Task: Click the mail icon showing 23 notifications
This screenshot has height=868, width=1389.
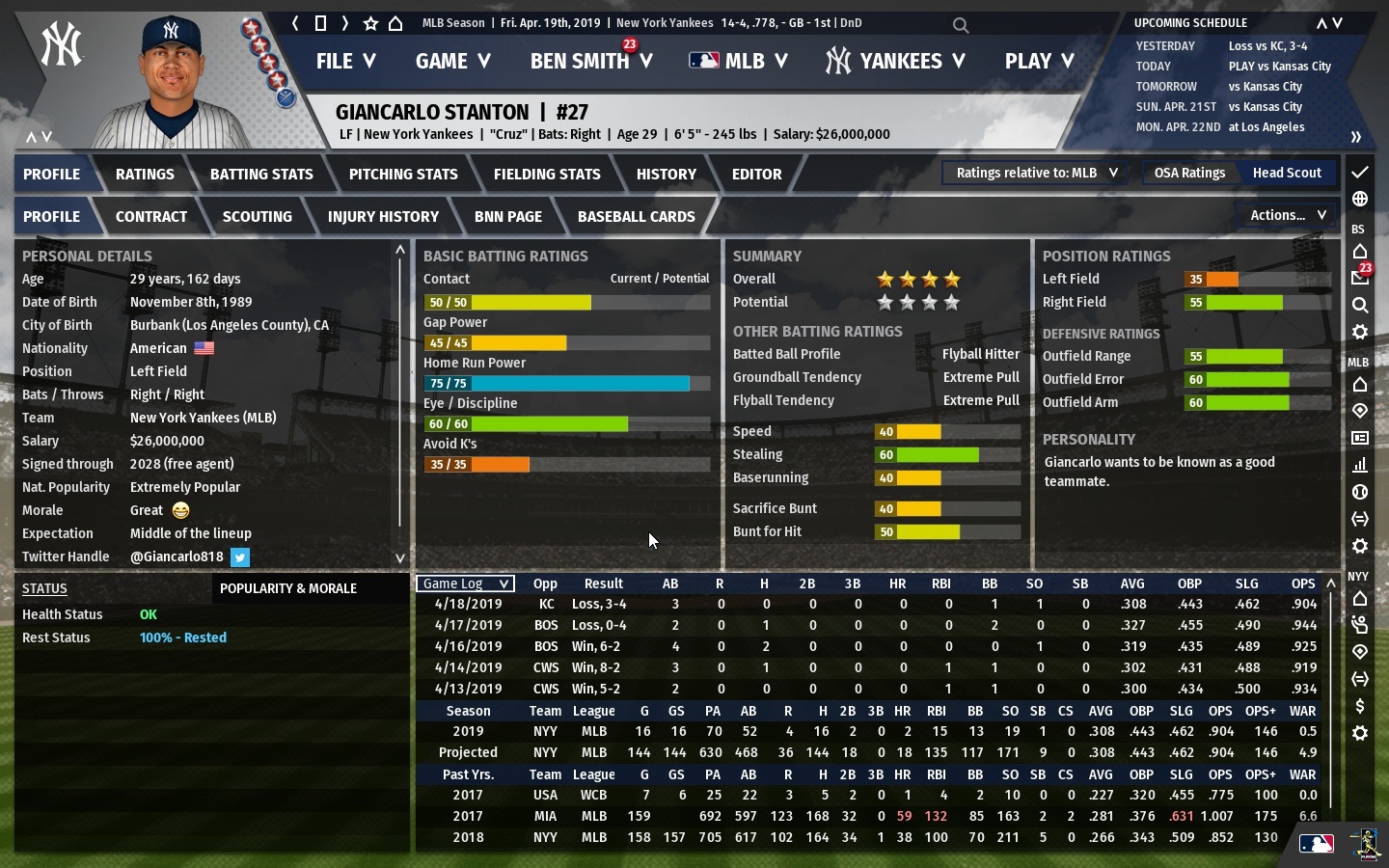Action: 1360,277
